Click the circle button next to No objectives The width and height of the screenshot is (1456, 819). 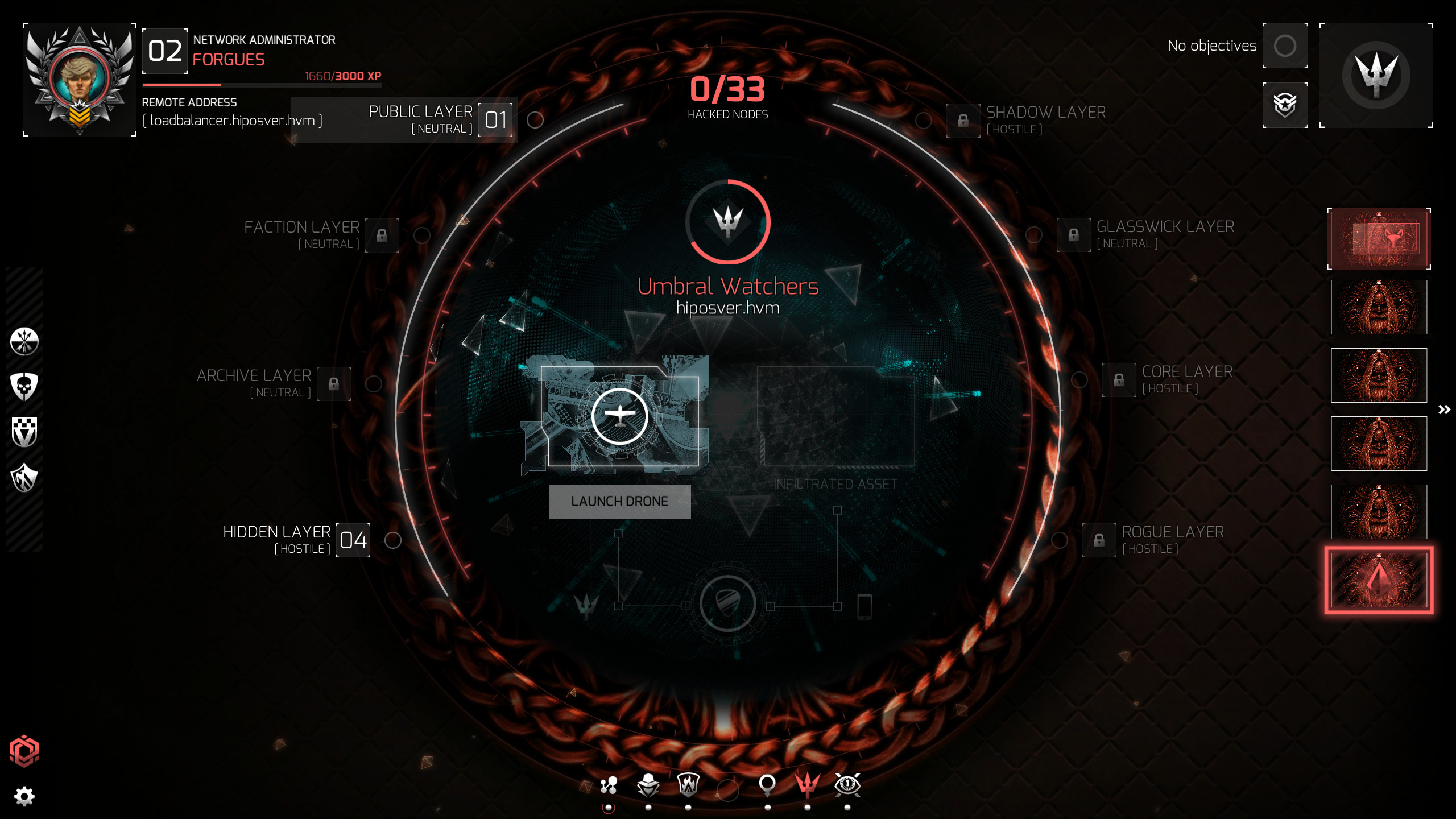click(x=1285, y=45)
